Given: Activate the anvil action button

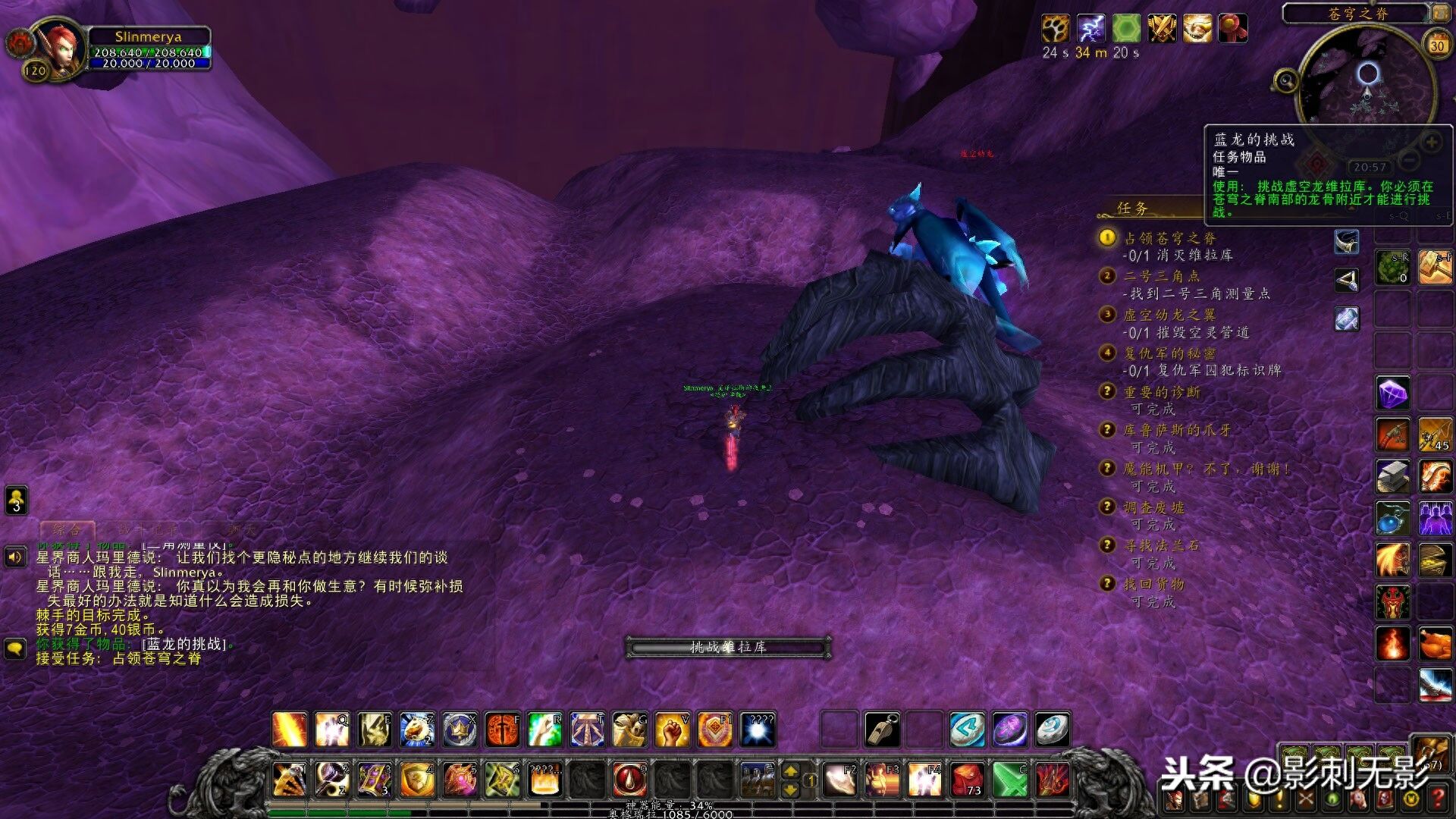Looking at the screenshot, I should [1392, 476].
